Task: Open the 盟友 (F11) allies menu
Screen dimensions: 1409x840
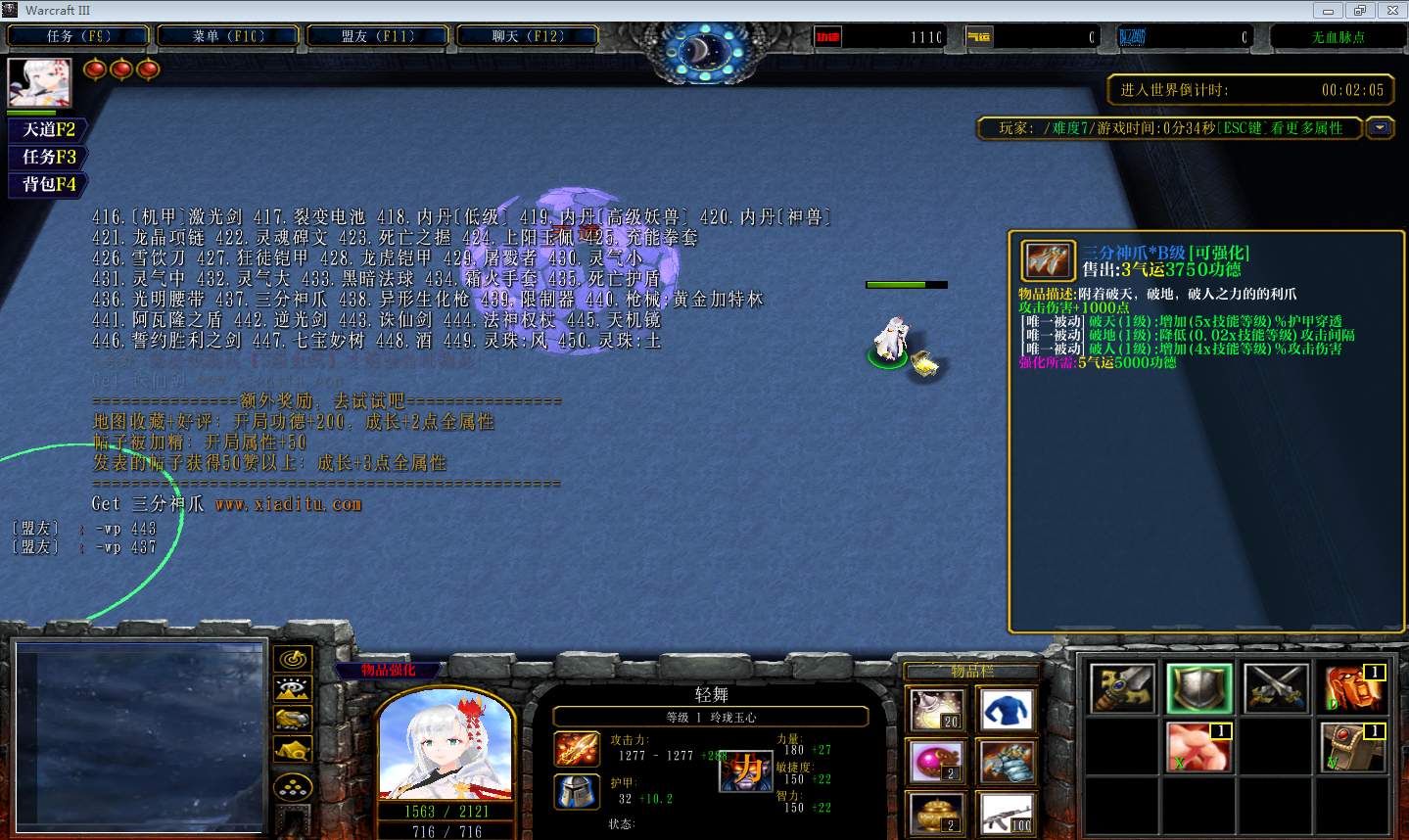Action: 378,36
